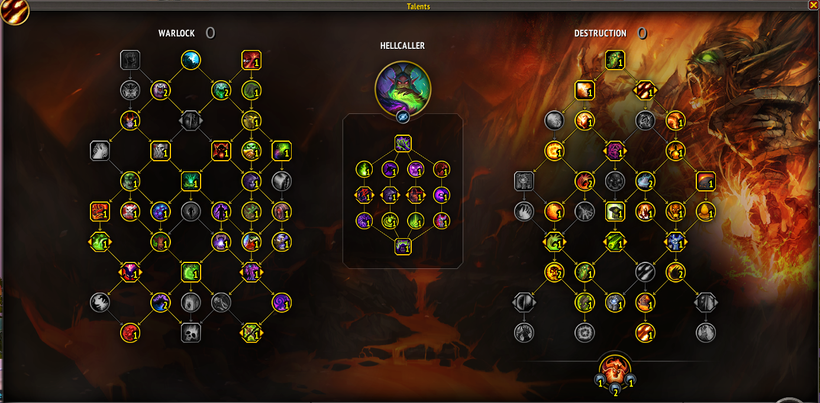Choose the gray skull talent in Warlock tree
Image resolution: width=820 pixels, height=403 pixels.
point(190,332)
